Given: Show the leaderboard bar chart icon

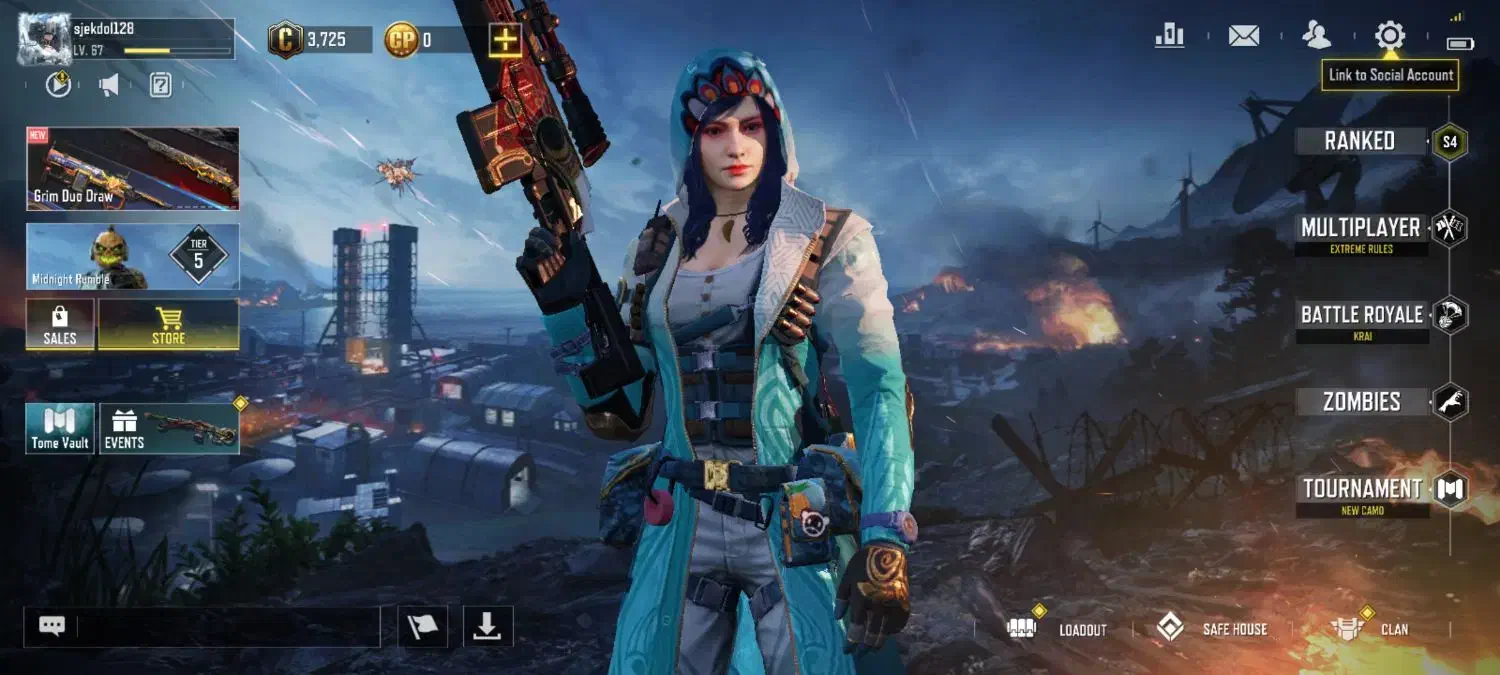Looking at the screenshot, I should 1169,36.
